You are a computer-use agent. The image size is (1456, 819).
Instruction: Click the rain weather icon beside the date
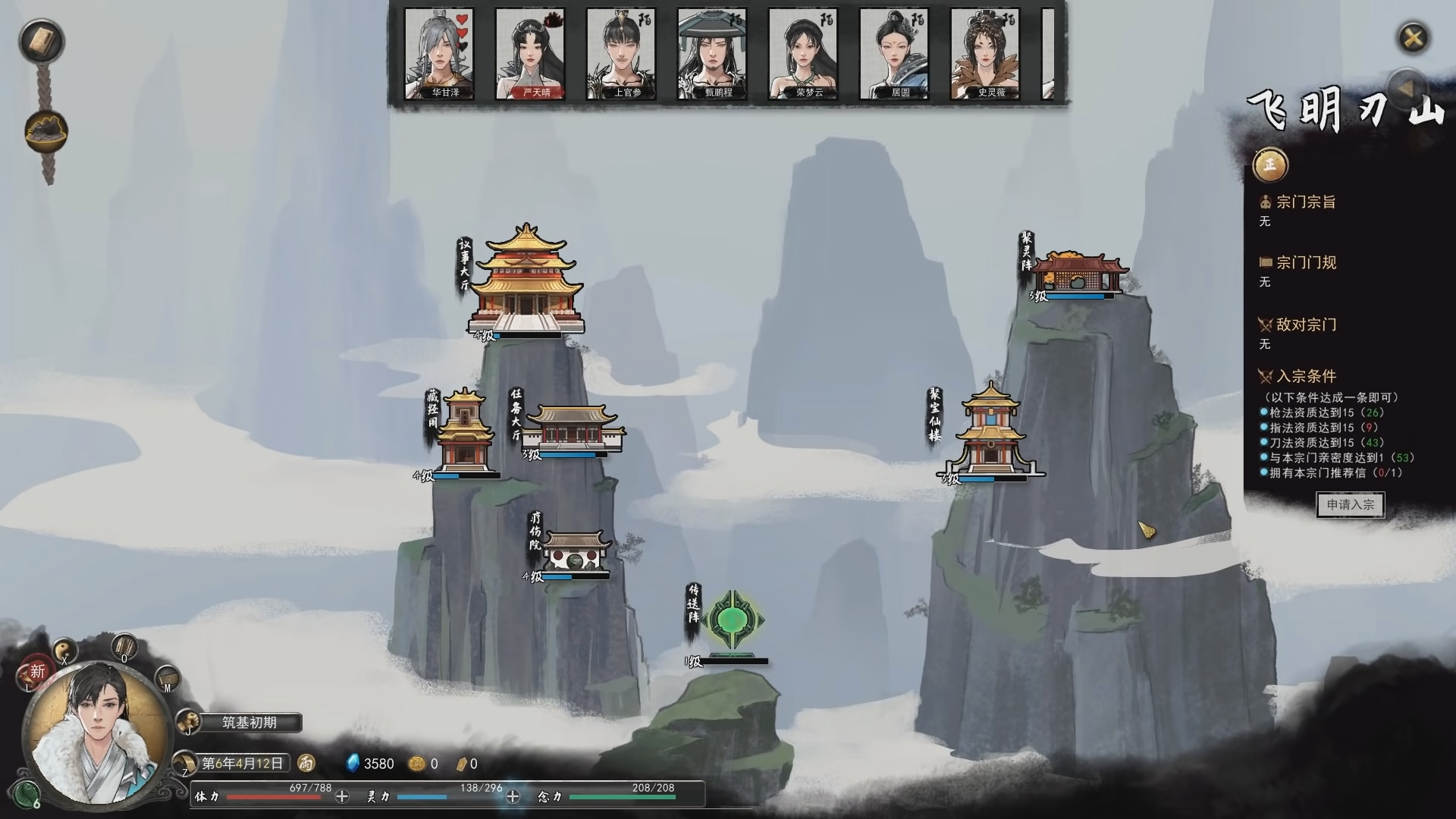pyautogui.click(x=306, y=763)
